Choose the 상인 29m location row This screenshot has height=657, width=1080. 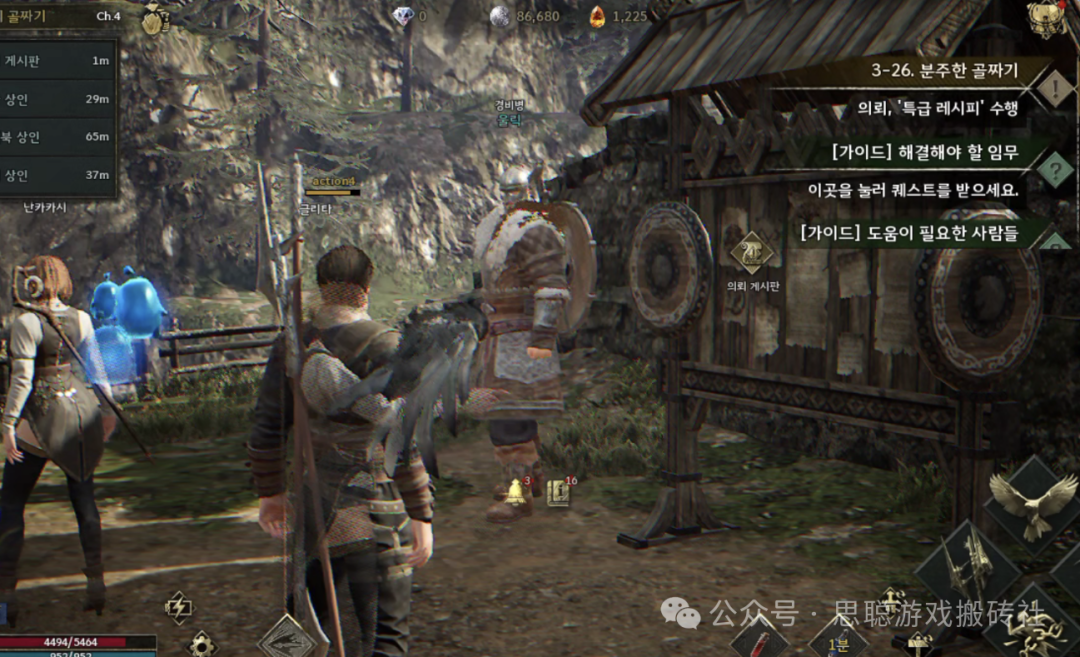click(x=58, y=98)
